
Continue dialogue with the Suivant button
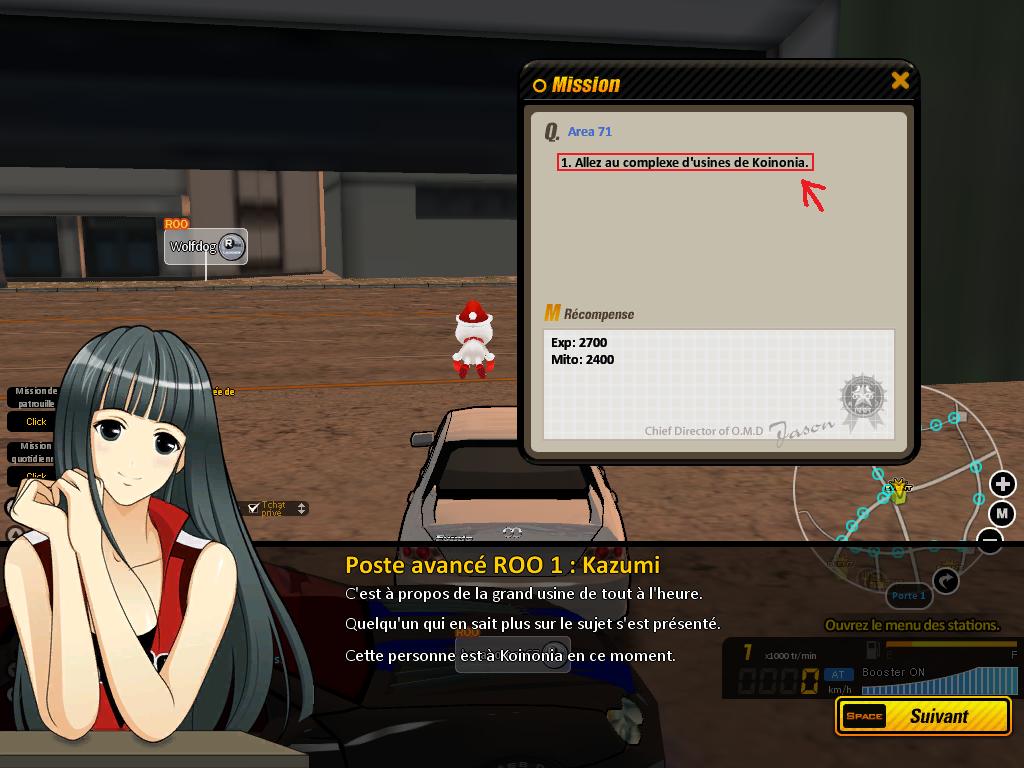(923, 716)
